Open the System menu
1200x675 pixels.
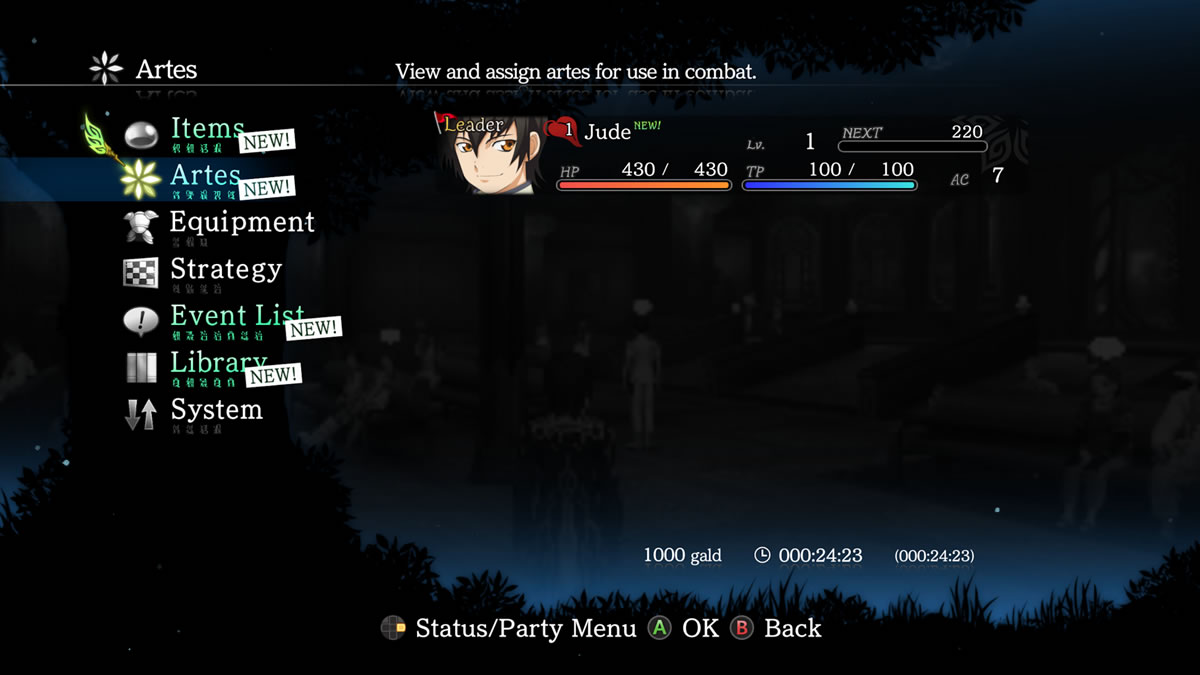pos(216,410)
